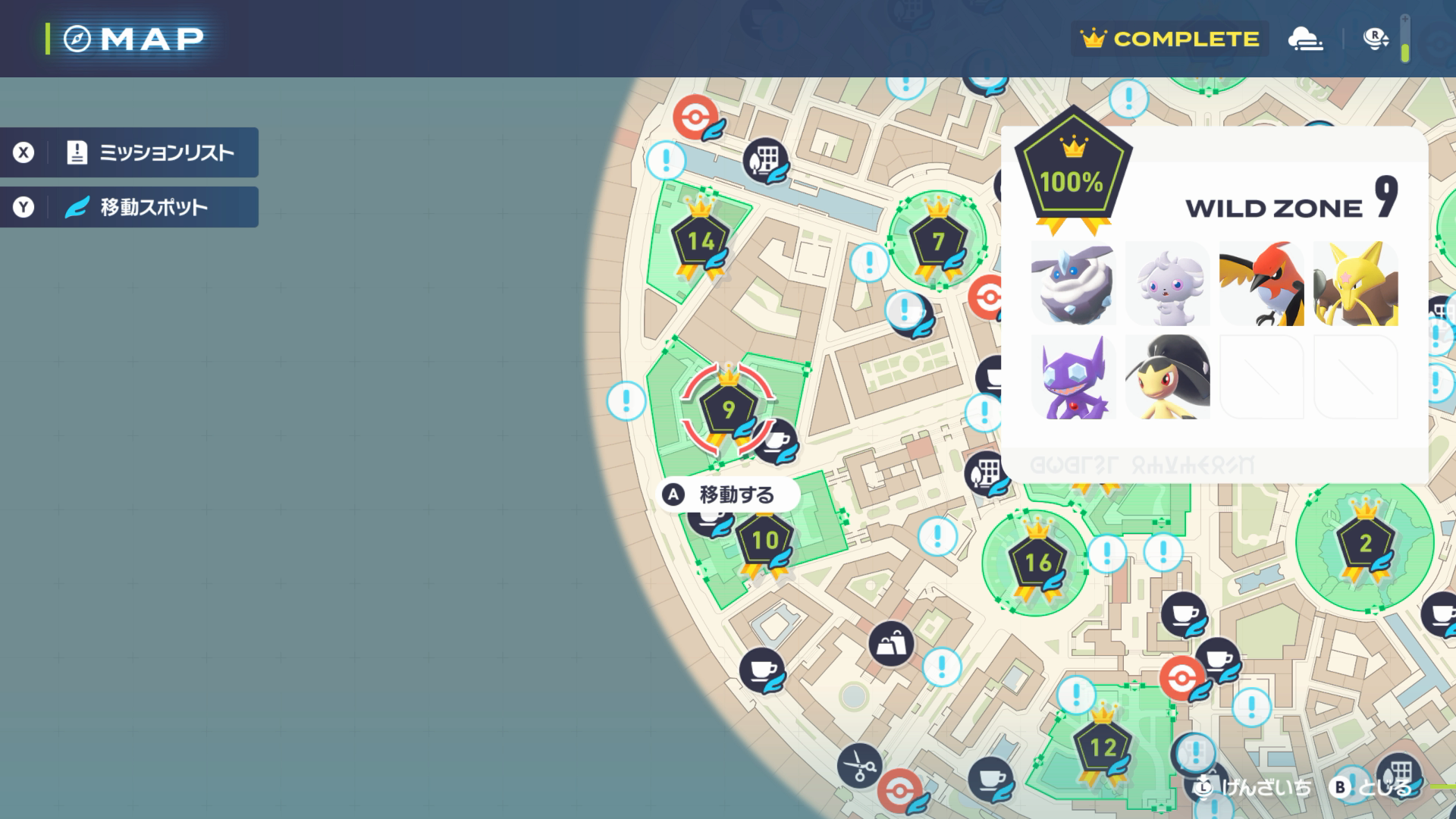Pick the Wild Zone 10 marker

(x=764, y=541)
